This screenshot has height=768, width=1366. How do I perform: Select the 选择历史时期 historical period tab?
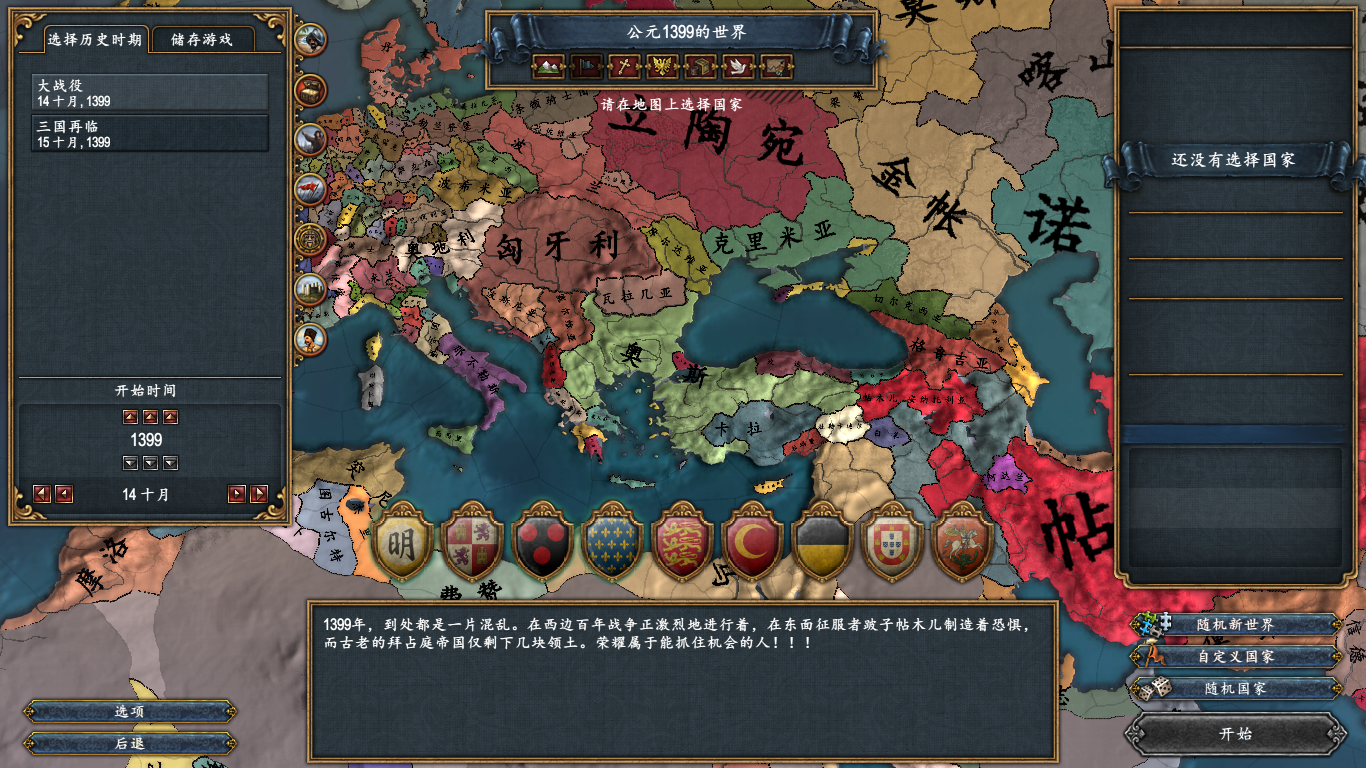click(97, 40)
